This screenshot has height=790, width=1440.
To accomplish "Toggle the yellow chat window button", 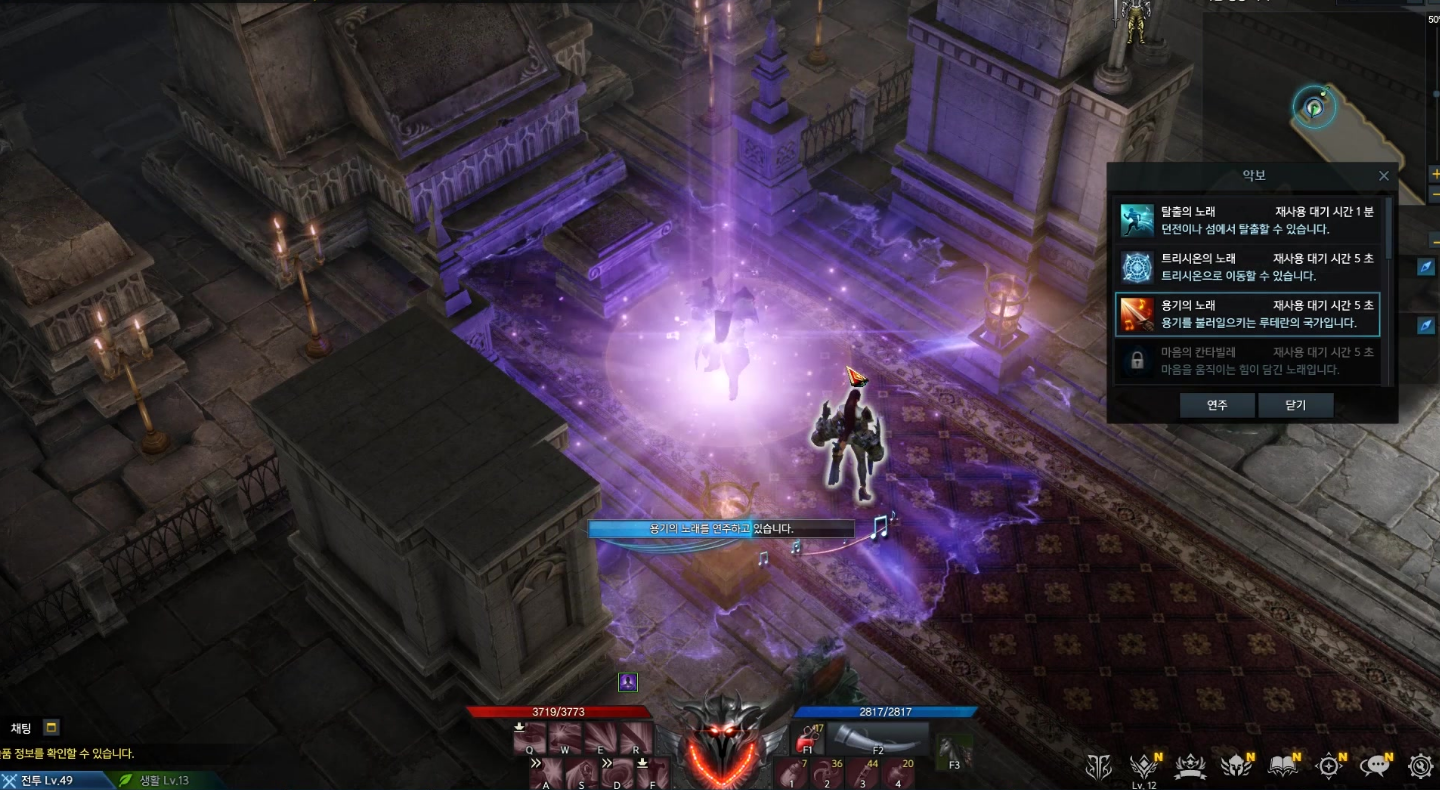I will 51,728.
